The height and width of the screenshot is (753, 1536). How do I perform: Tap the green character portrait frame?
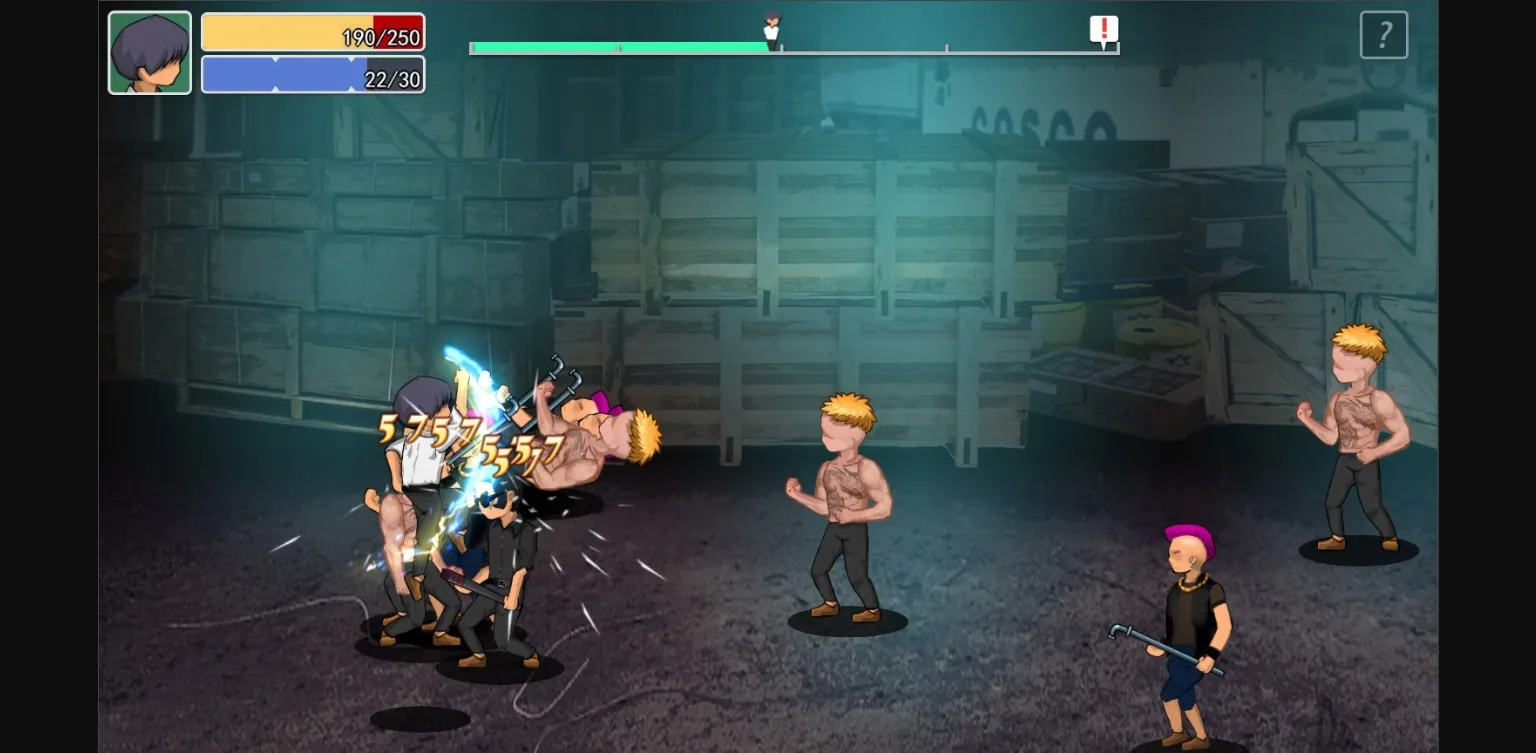(x=149, y=52)
